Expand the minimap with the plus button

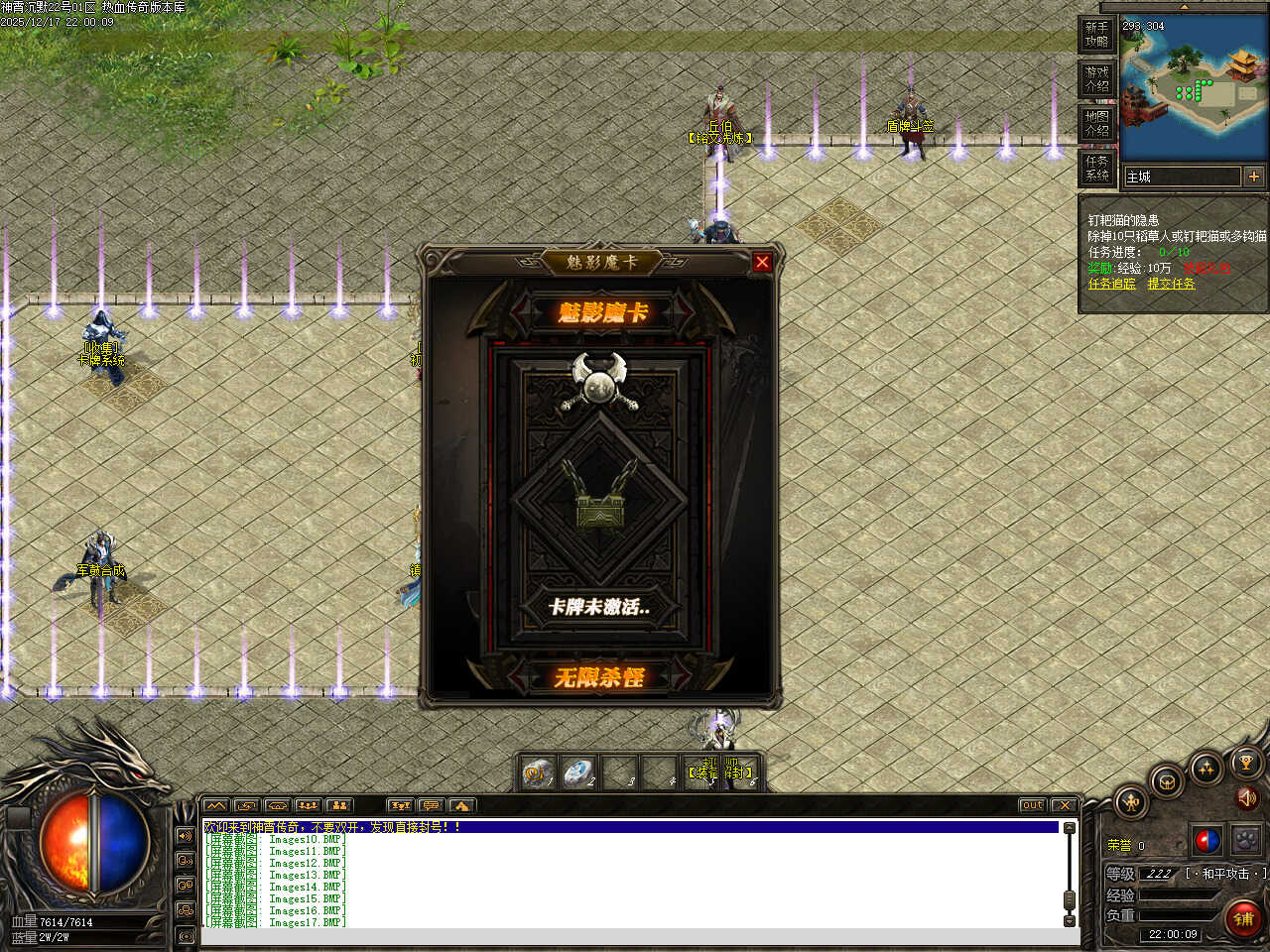tap(1254, 177)
